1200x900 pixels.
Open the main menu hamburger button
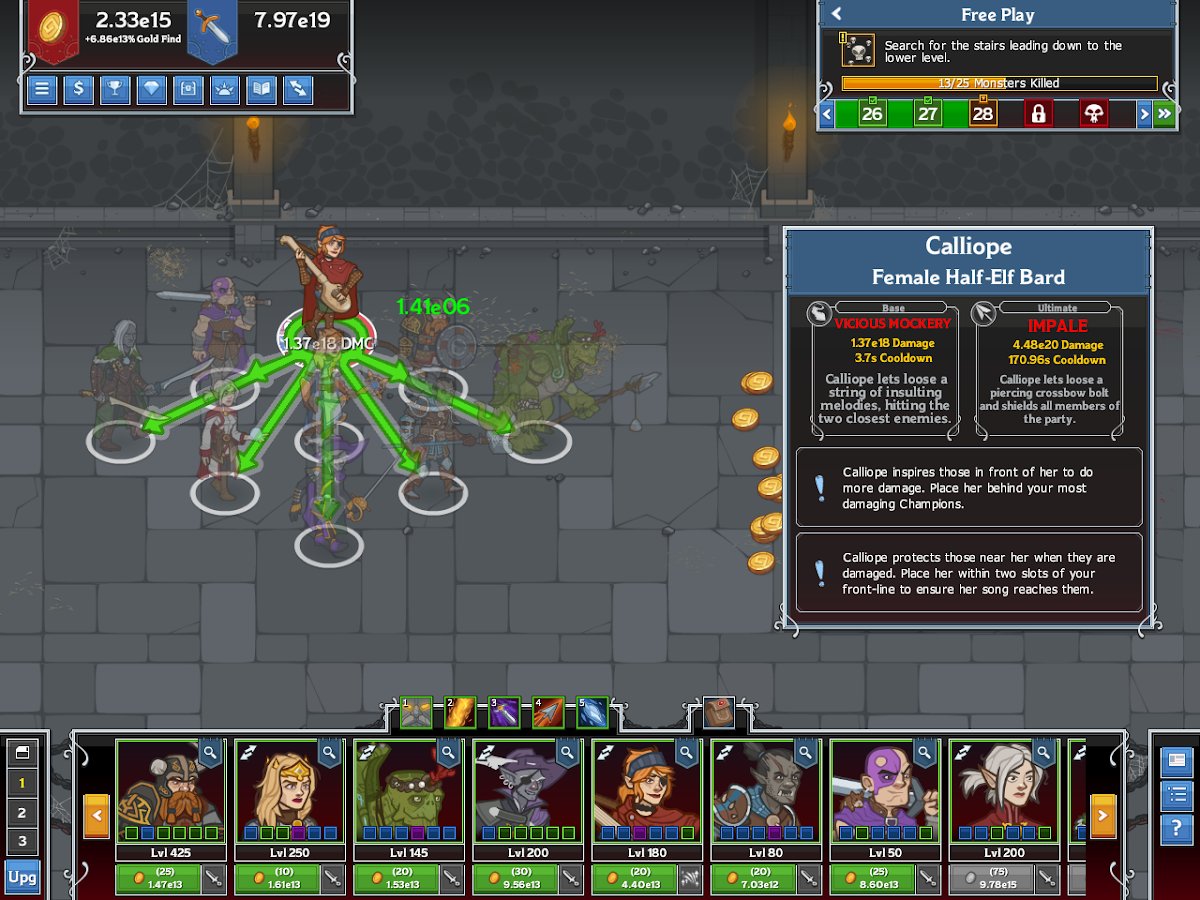(x=42, y=90)
